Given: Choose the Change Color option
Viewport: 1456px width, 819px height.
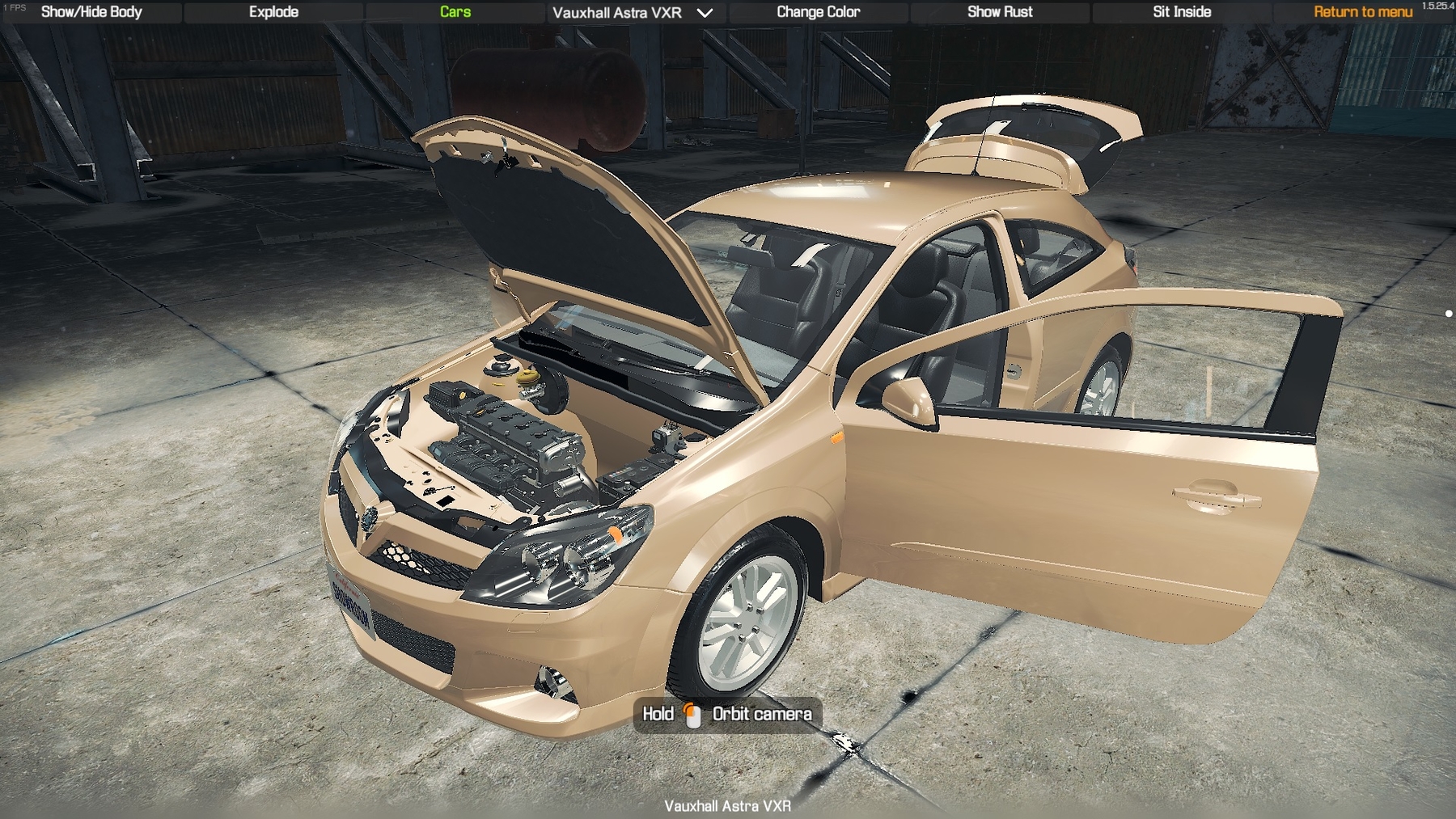Looking at the screenshot, I should click(818, 12).
